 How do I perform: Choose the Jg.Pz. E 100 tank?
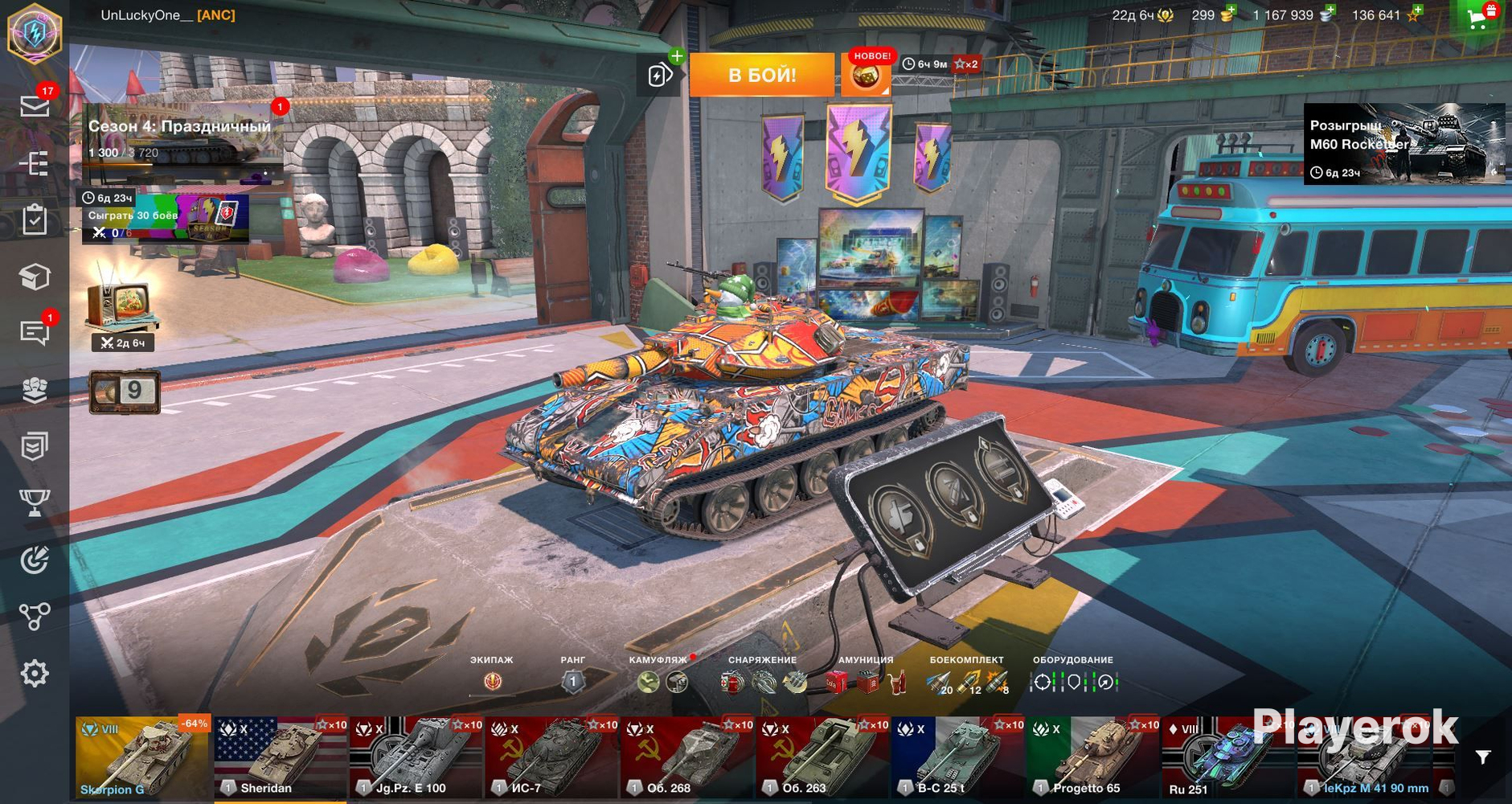416,758
